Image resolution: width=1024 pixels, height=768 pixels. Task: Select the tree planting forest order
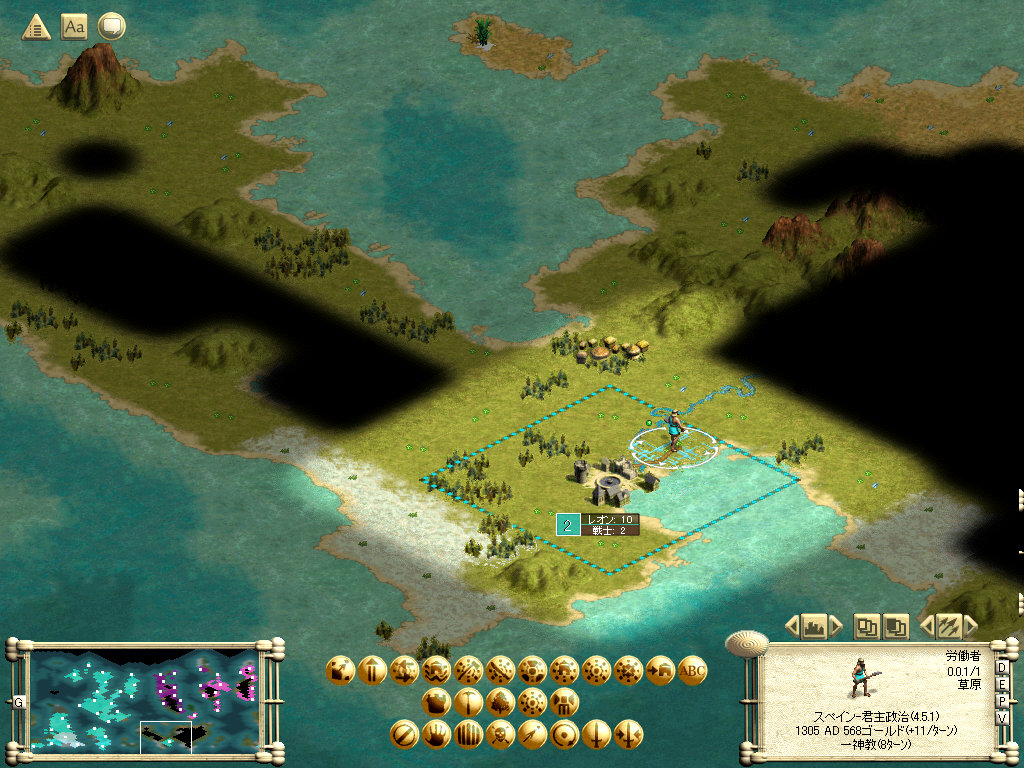(x=500, y=702)
